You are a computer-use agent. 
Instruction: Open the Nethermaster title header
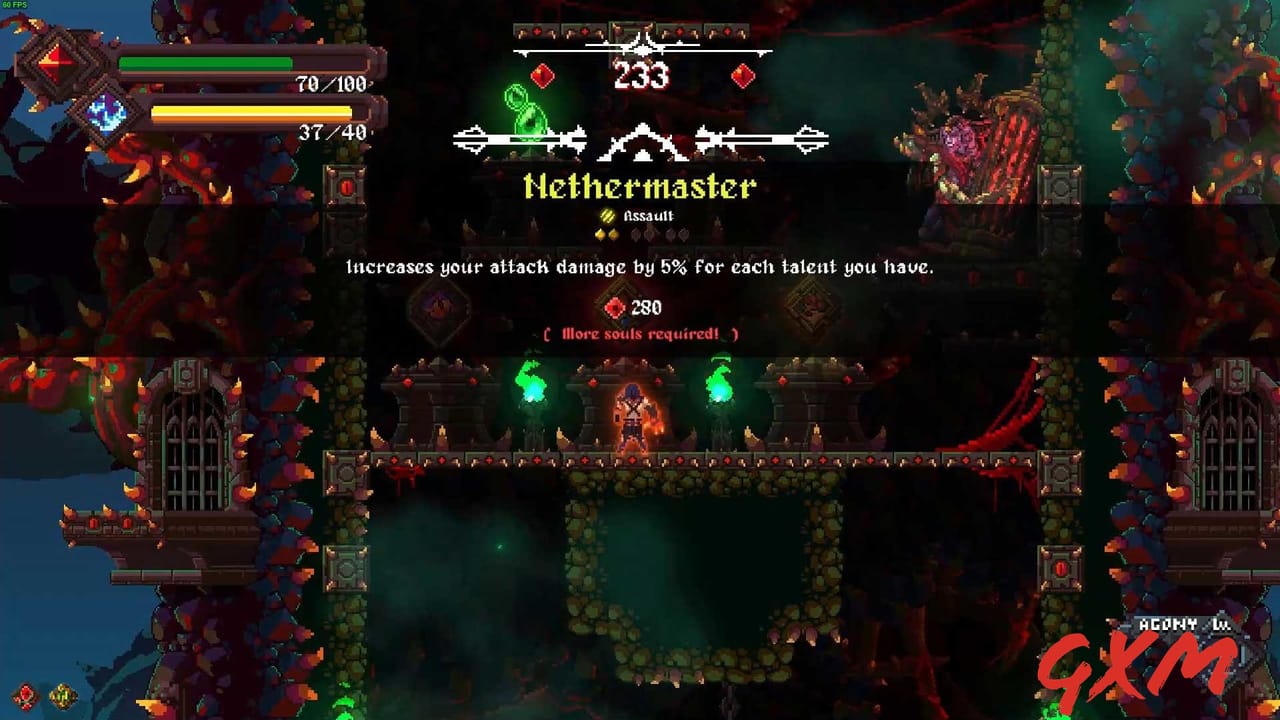pos(642,186)
